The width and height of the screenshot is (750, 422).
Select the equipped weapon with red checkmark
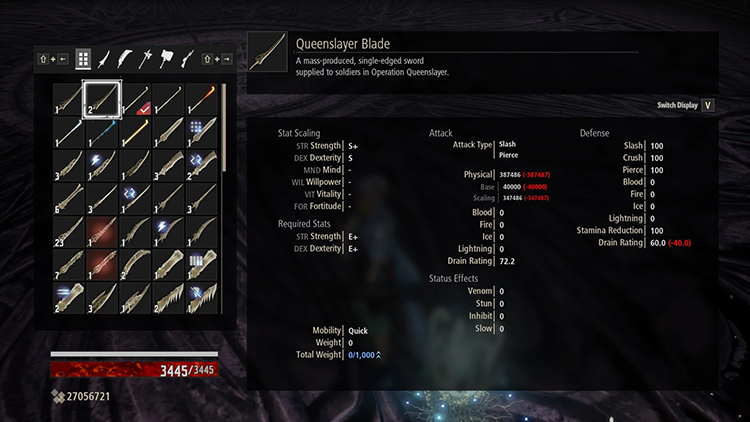[x=135, y=98]
